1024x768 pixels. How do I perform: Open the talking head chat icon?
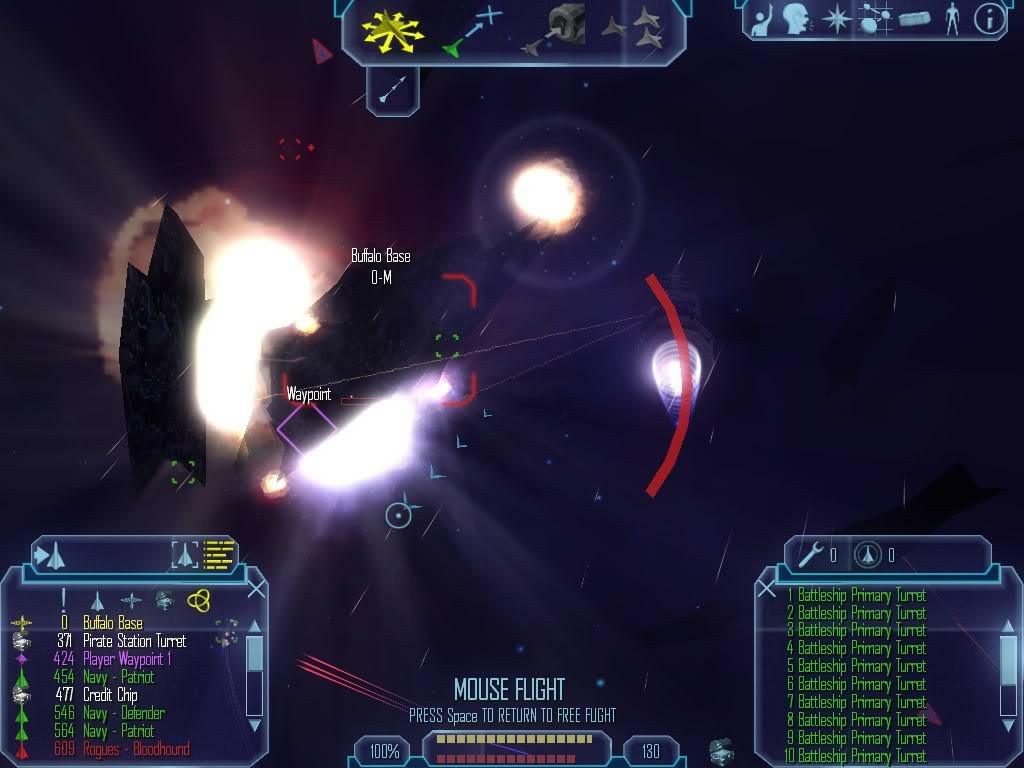coord(797,19)
